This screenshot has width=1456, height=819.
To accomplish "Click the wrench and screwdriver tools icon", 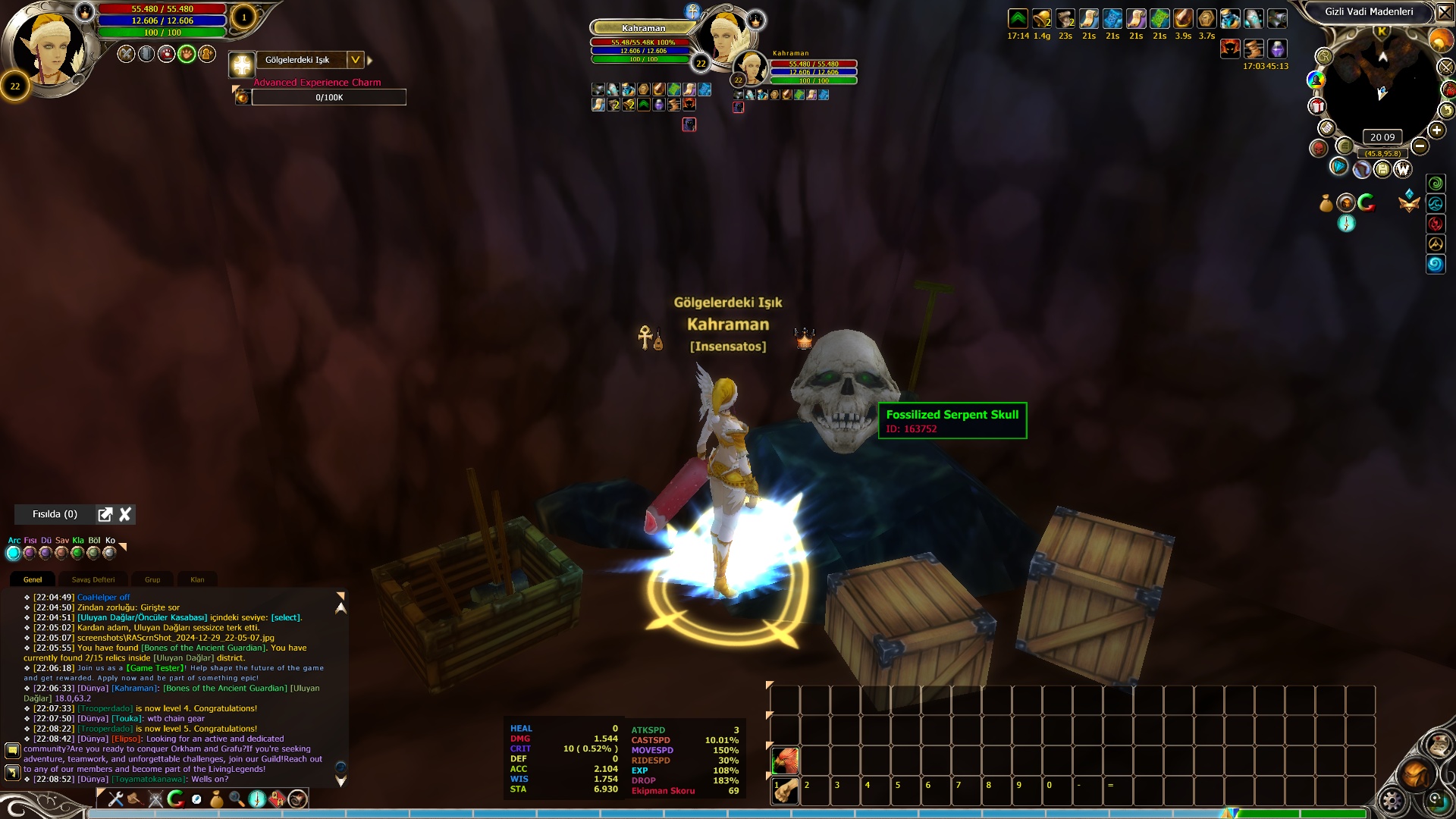I will 116,799.
